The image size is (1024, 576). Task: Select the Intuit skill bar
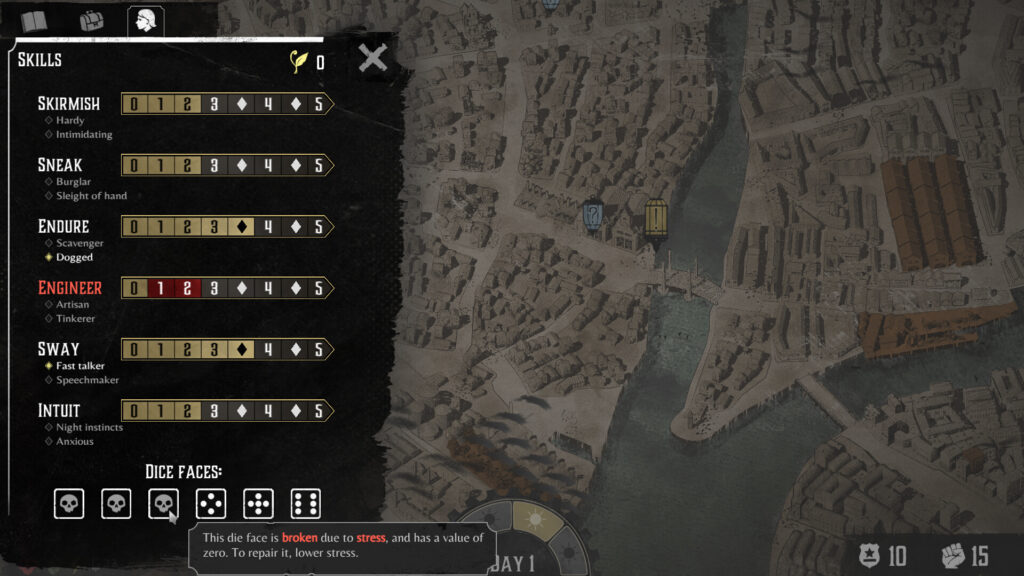tap(227, 411)
